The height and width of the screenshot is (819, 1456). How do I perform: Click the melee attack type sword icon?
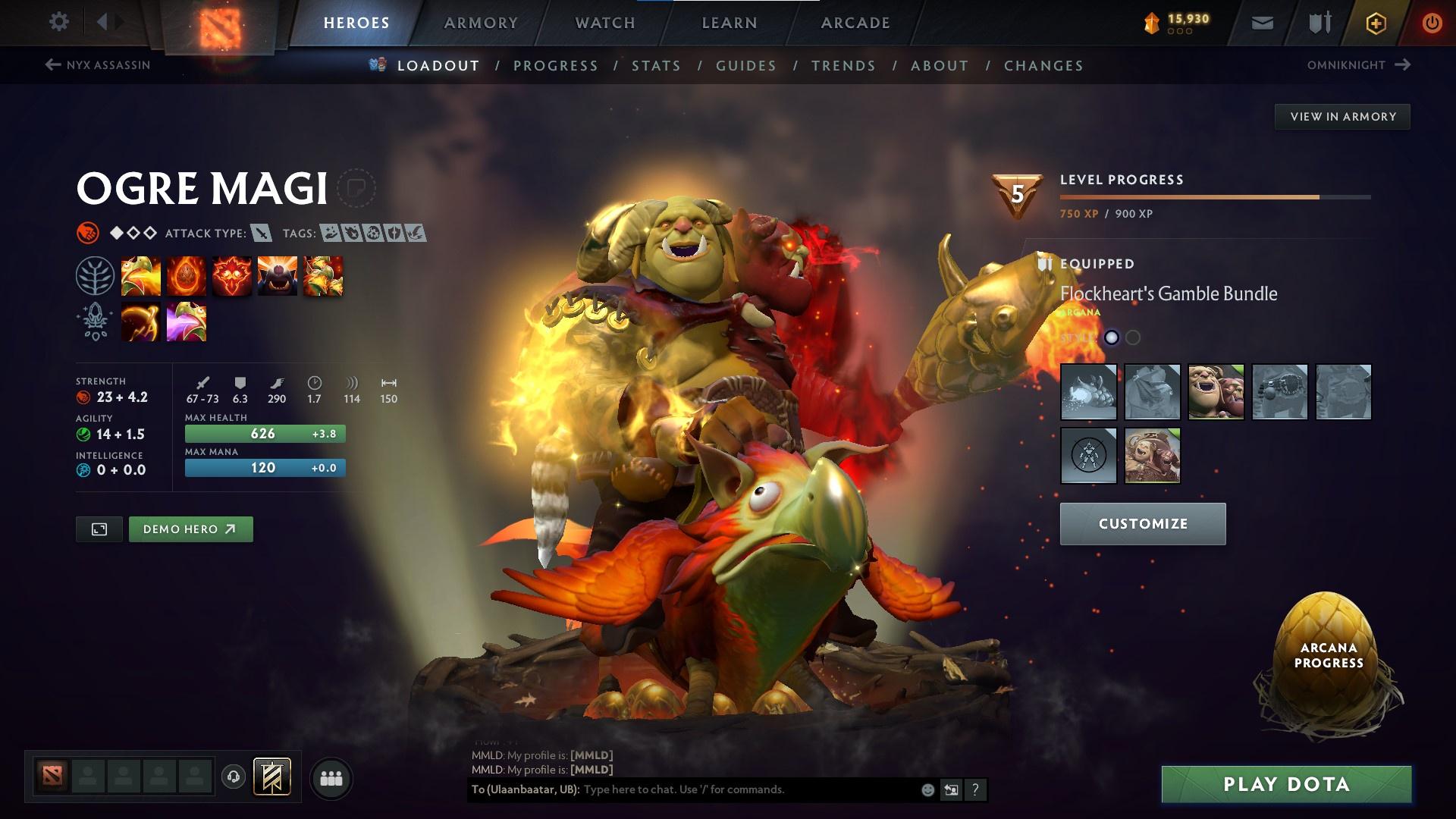[x=262, y=234]
